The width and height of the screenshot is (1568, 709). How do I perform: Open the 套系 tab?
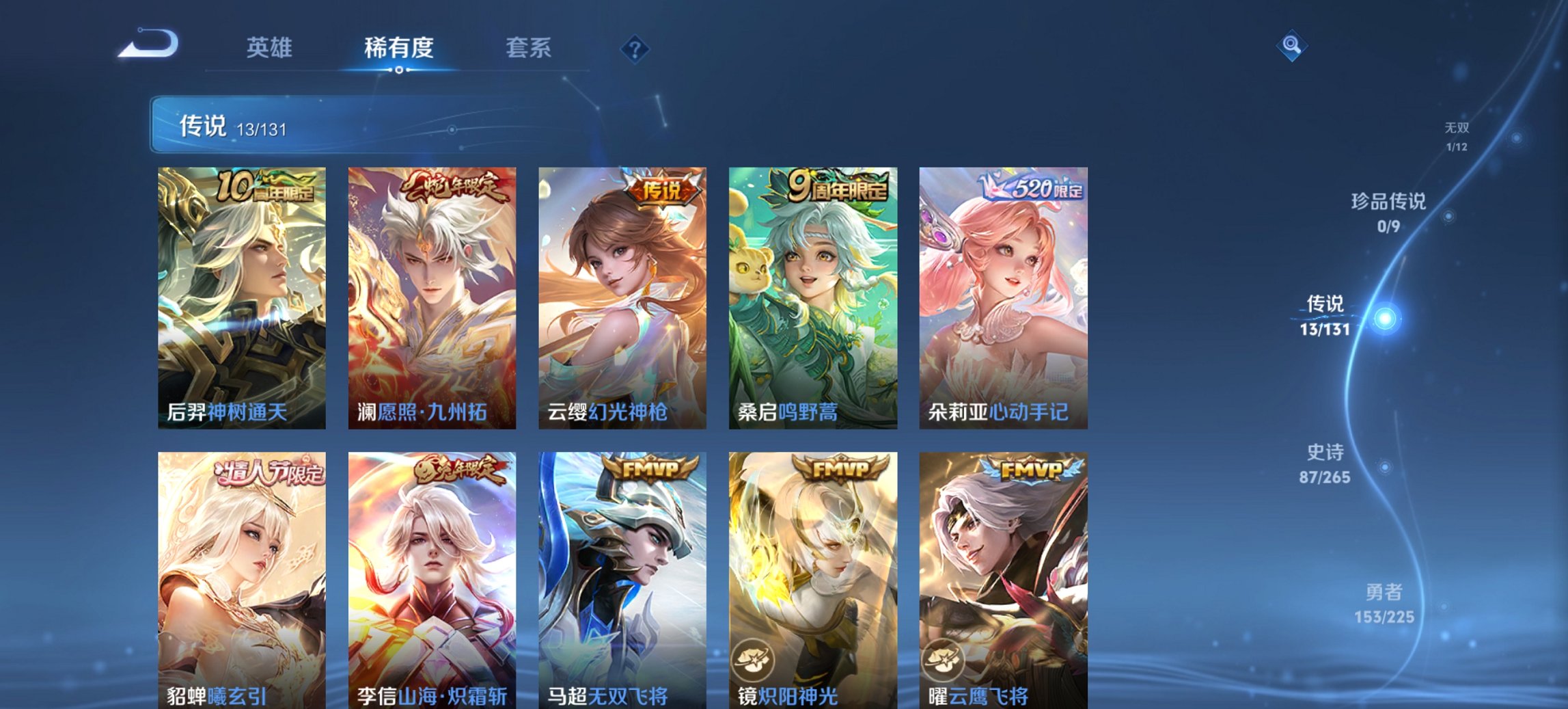(x=529, y=48)
